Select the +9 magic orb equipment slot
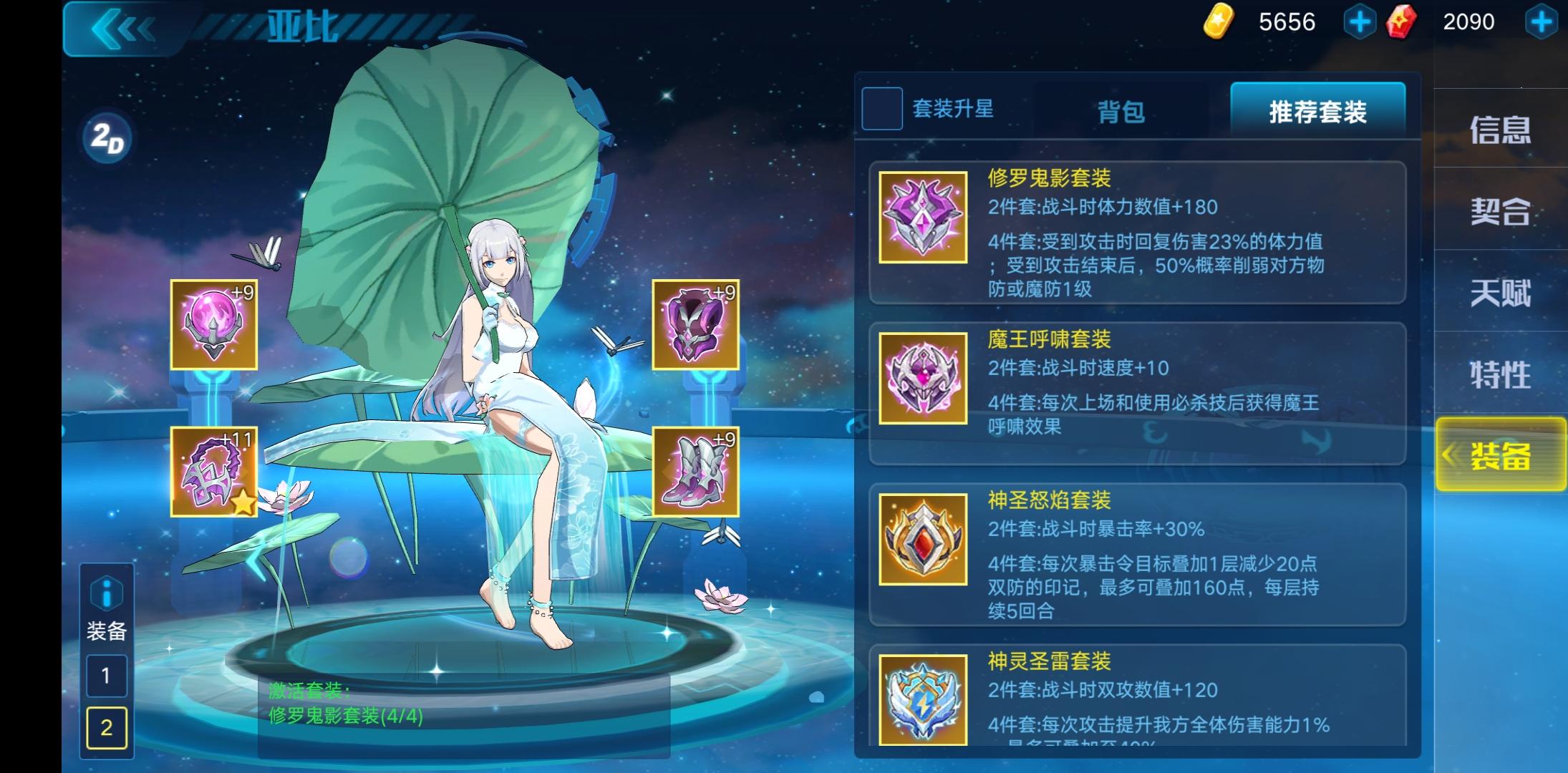Image resolution: width=1568 pixels, height=773 pixels. coord(213,324)
